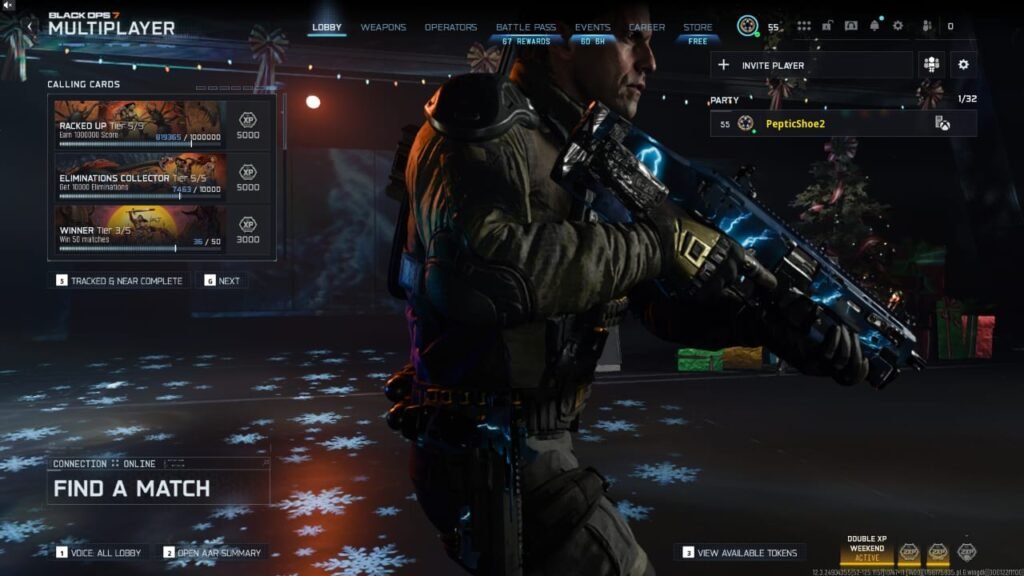Show Tracked & Near Complete challenges
Screen dimensions: 1024x576
click(119, 281)
